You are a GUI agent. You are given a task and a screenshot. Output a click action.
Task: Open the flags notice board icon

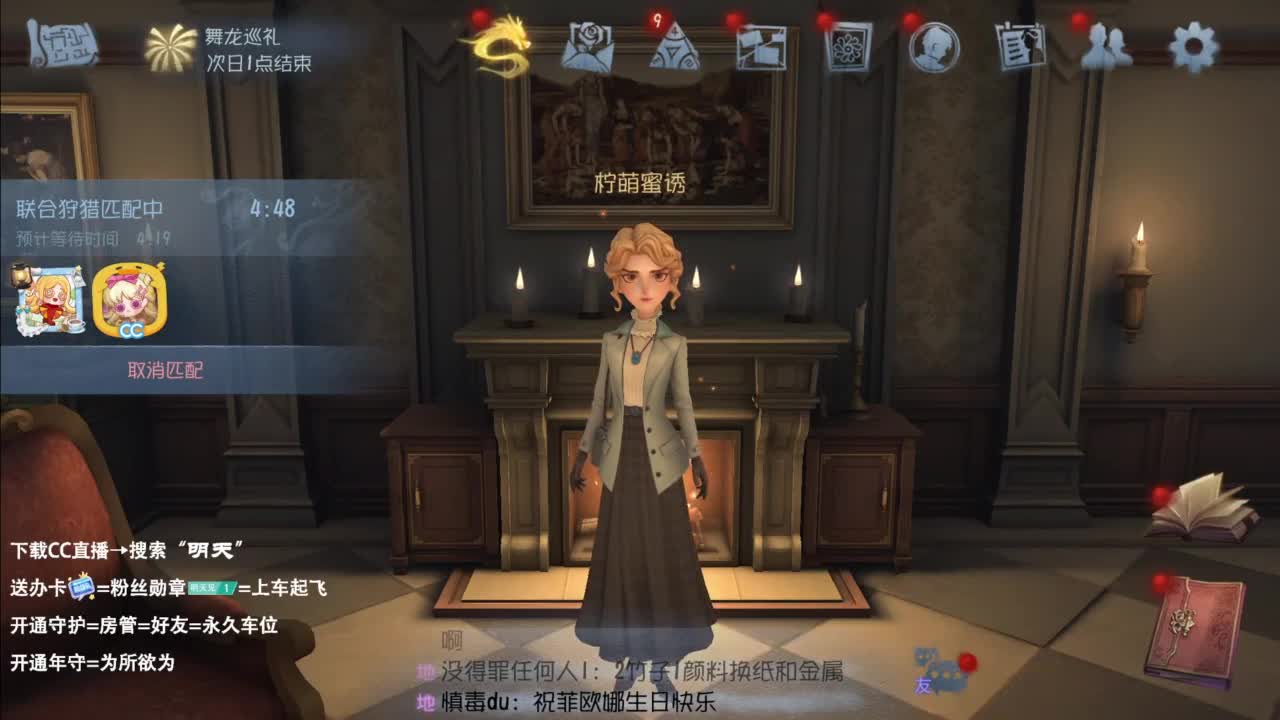762,47
